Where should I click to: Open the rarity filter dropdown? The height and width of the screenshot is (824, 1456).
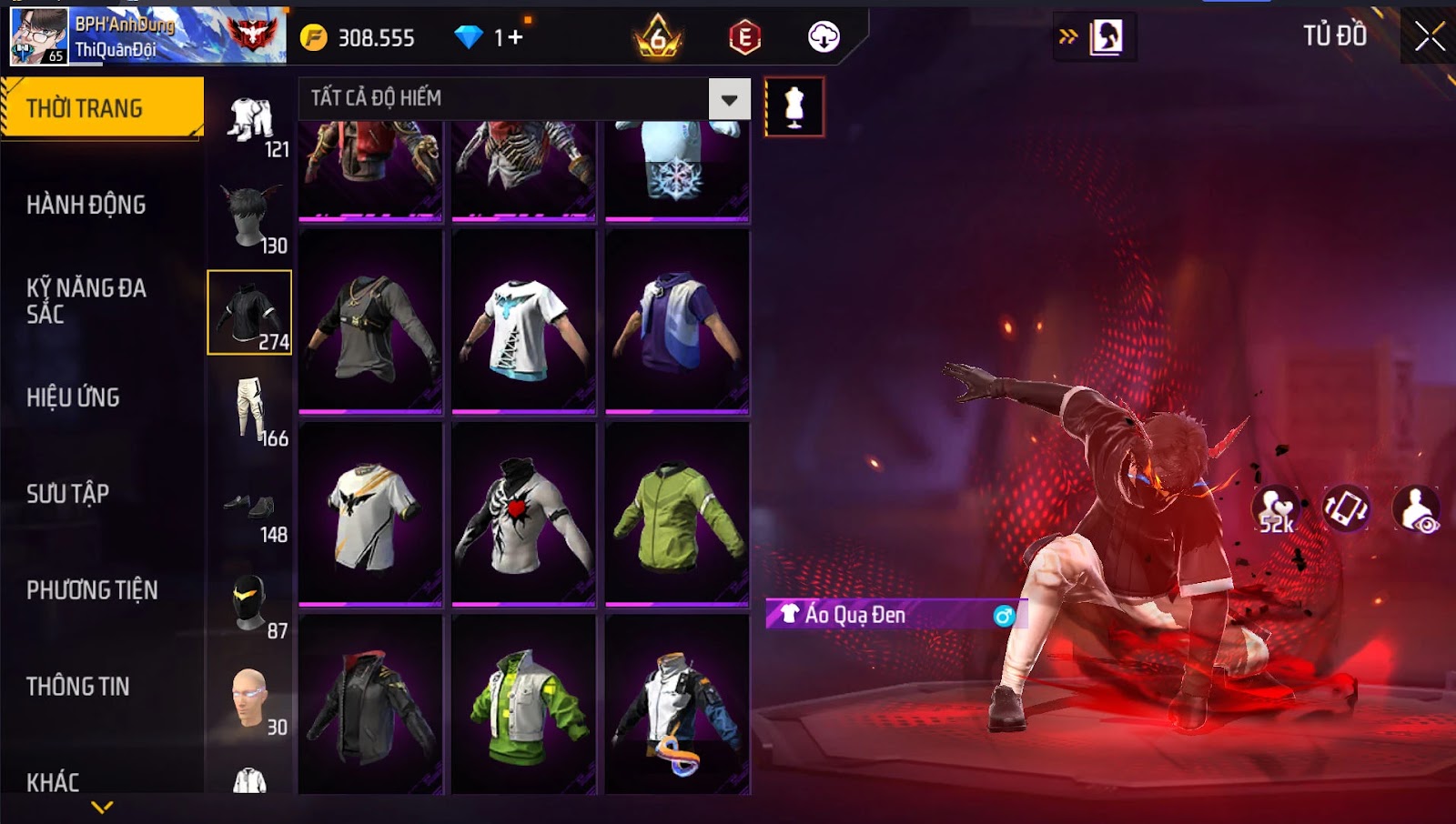point(729,99)
